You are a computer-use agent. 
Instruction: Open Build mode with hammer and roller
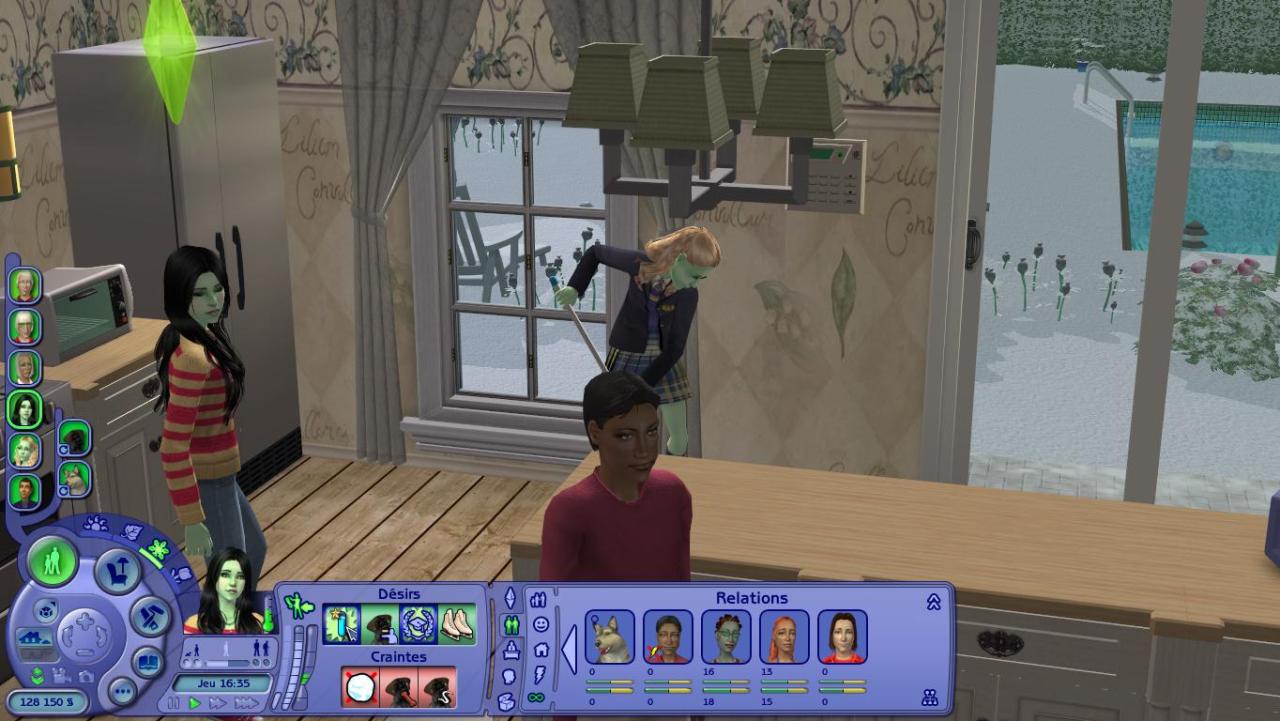151,616
